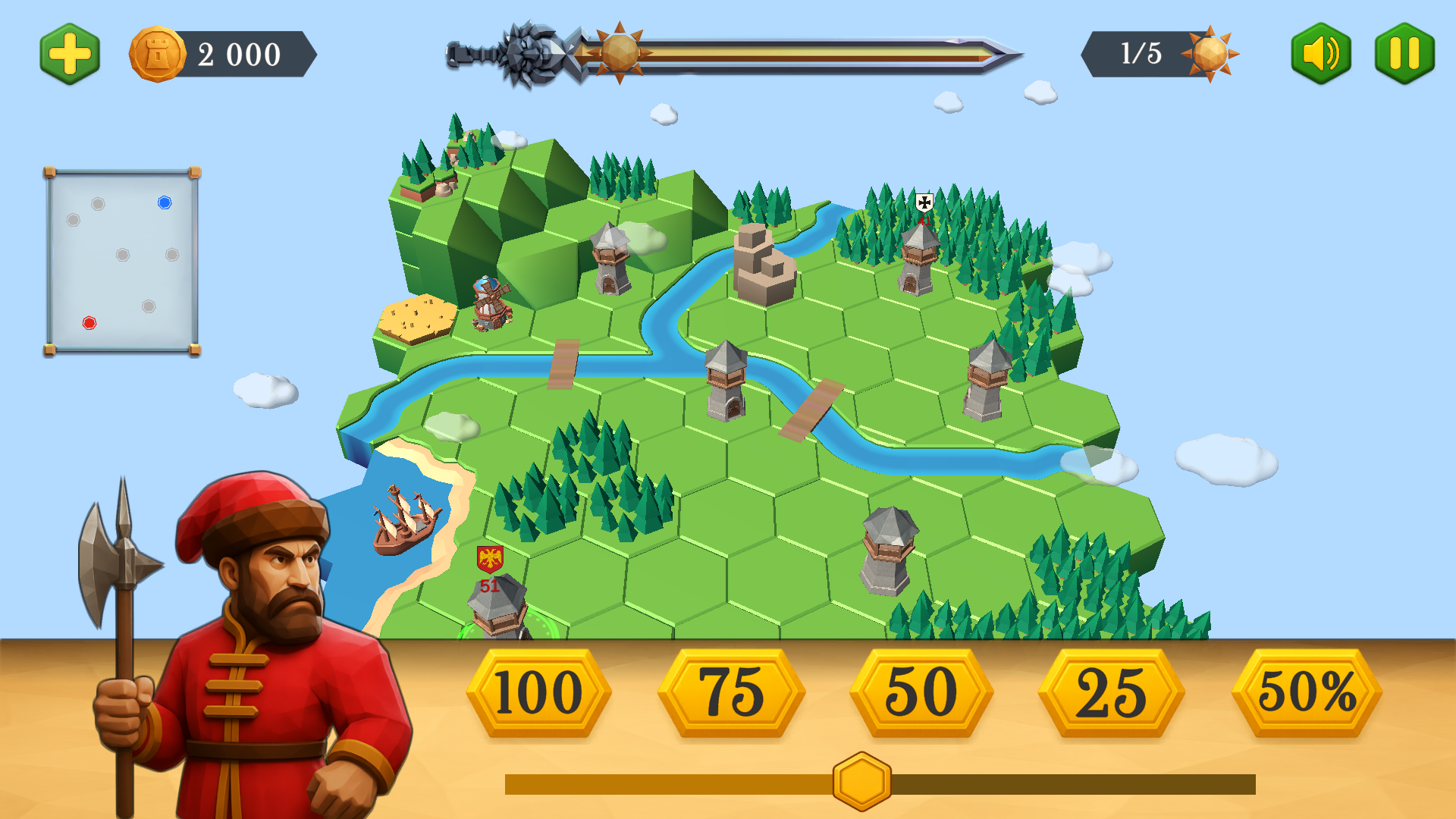
Task: Expand the minimap panel
Action: pyautogui.click(x=121, y=258)
